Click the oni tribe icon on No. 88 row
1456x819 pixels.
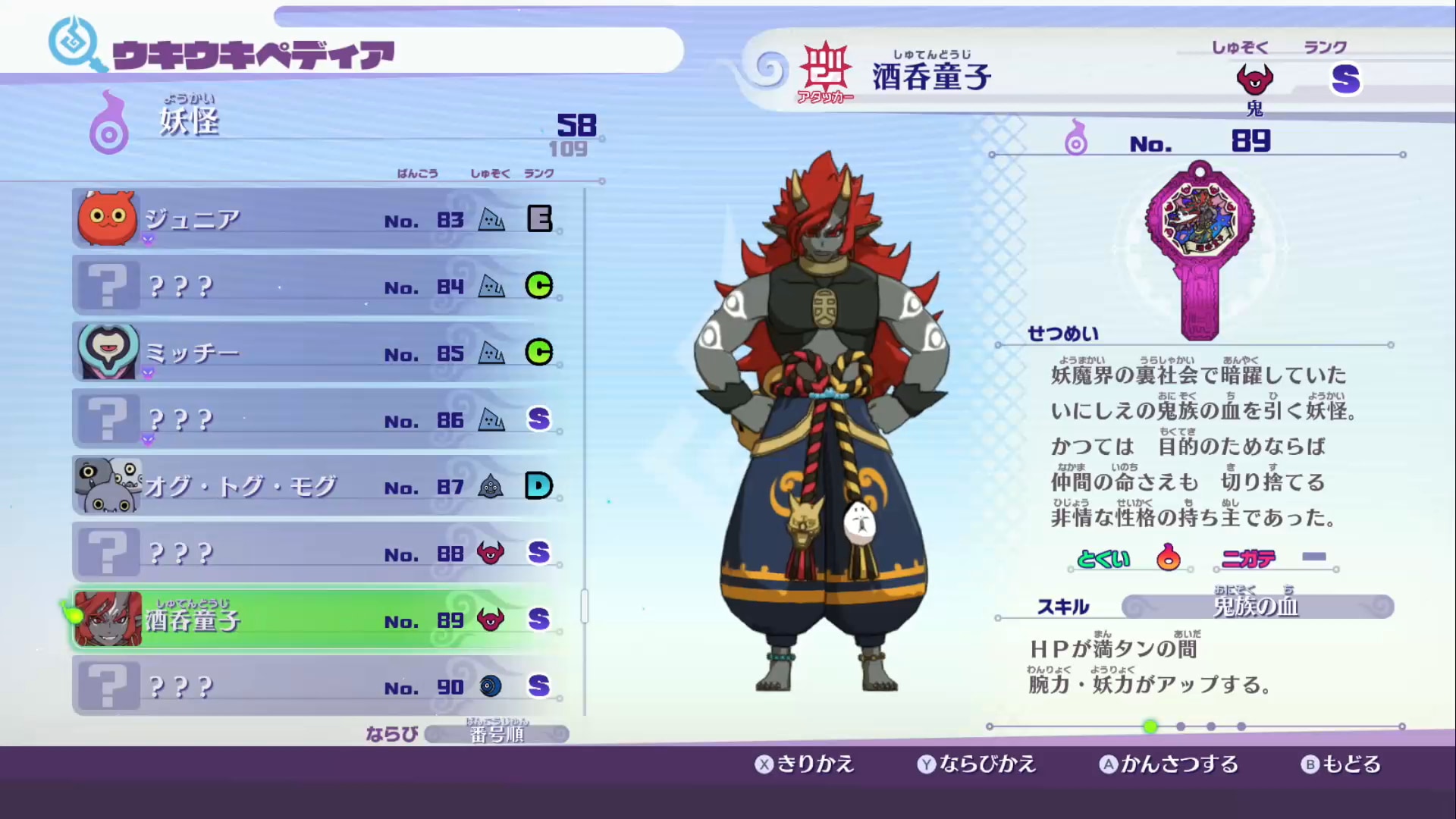pyautogui.click(x=491, y=553)
